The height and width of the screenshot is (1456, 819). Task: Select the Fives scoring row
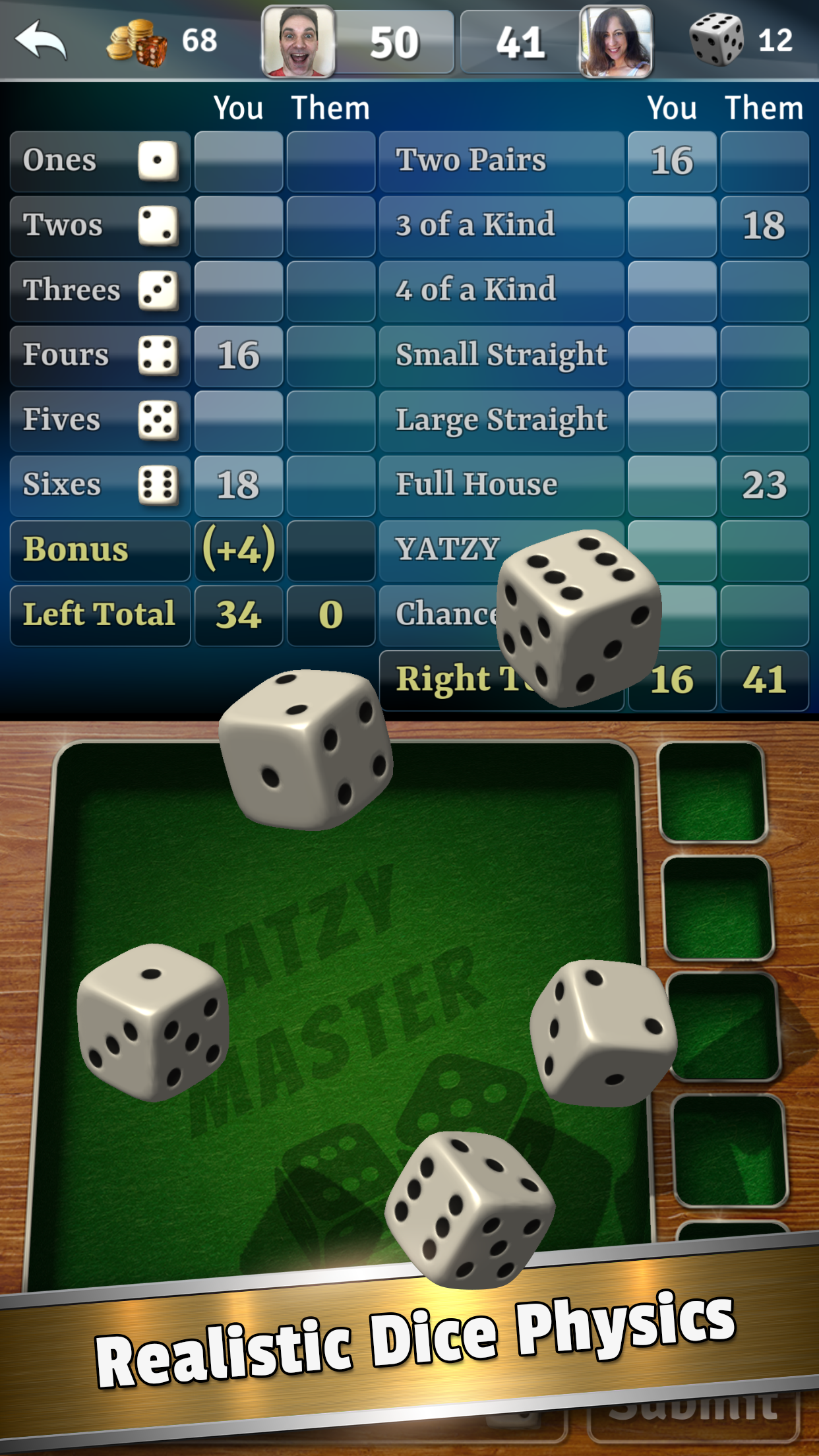coord(100,421)
